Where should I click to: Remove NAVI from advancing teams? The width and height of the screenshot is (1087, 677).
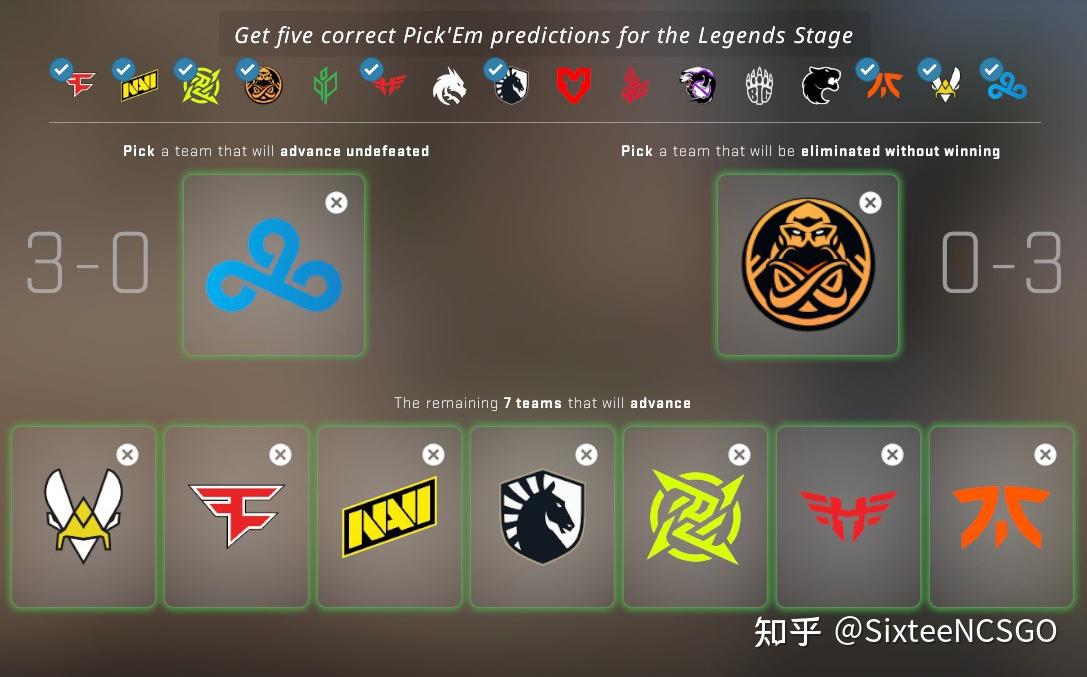click(433, 455)
